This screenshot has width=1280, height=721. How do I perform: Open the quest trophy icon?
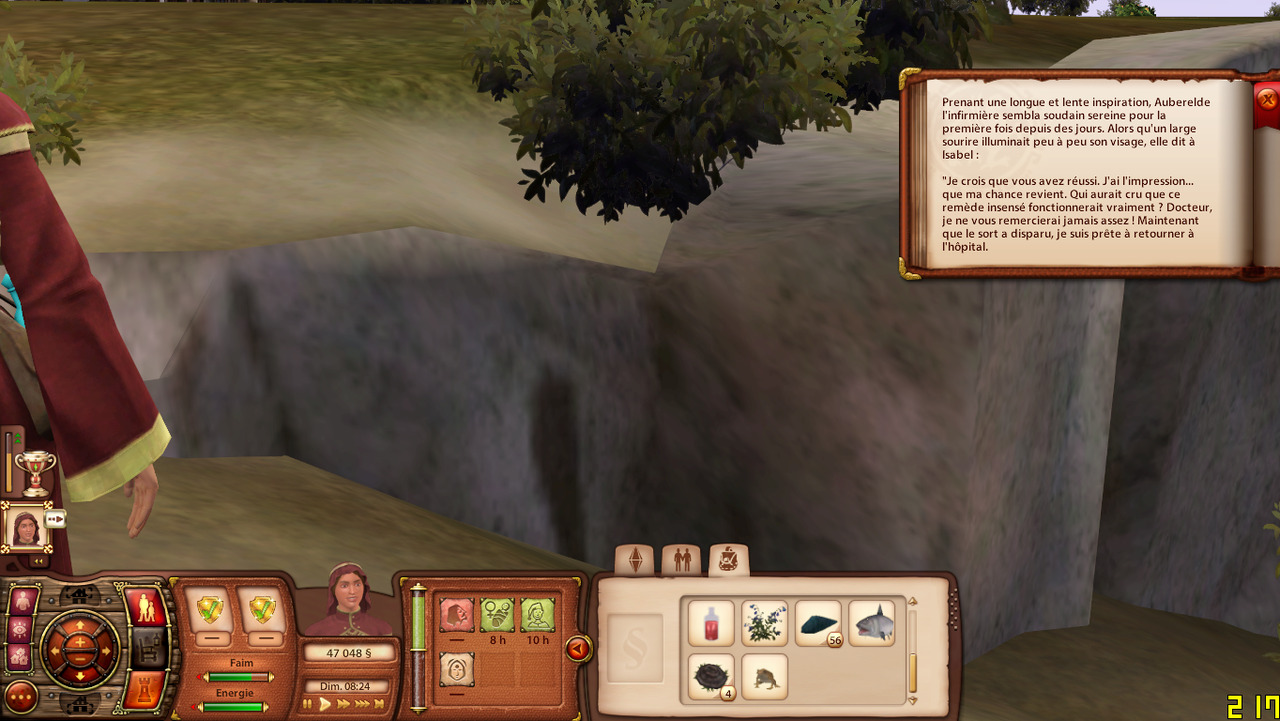tap(36, 470)
